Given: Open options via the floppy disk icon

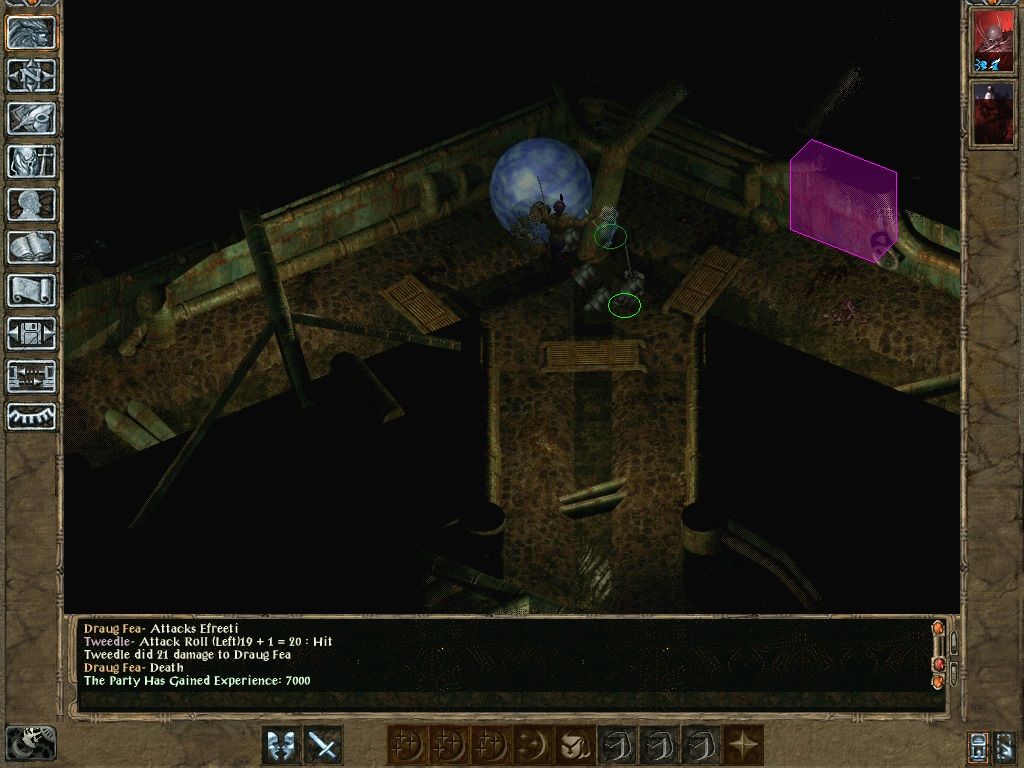Looking at the screenshot, I should [32, 334].
